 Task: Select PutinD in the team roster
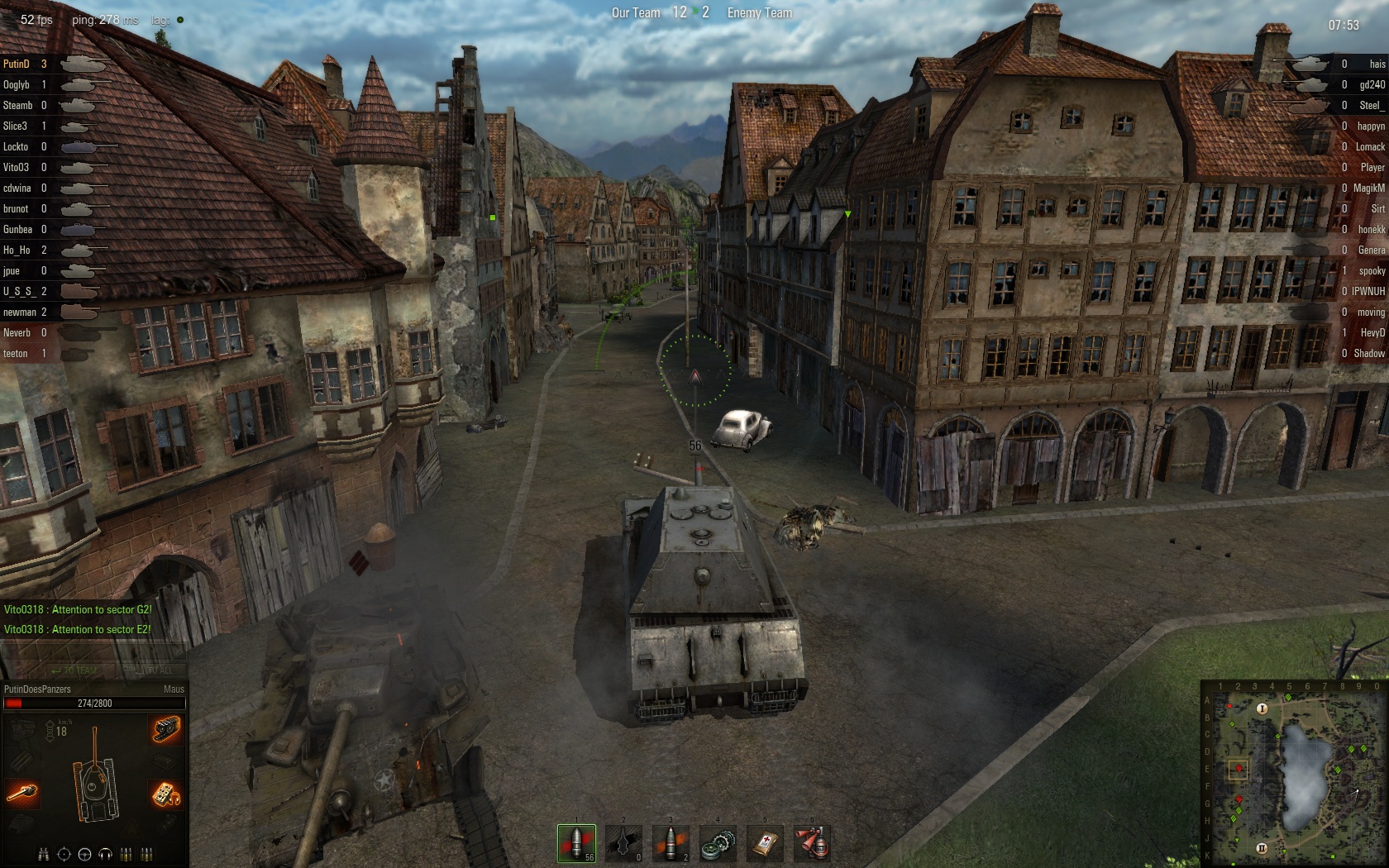pos(17,64)
